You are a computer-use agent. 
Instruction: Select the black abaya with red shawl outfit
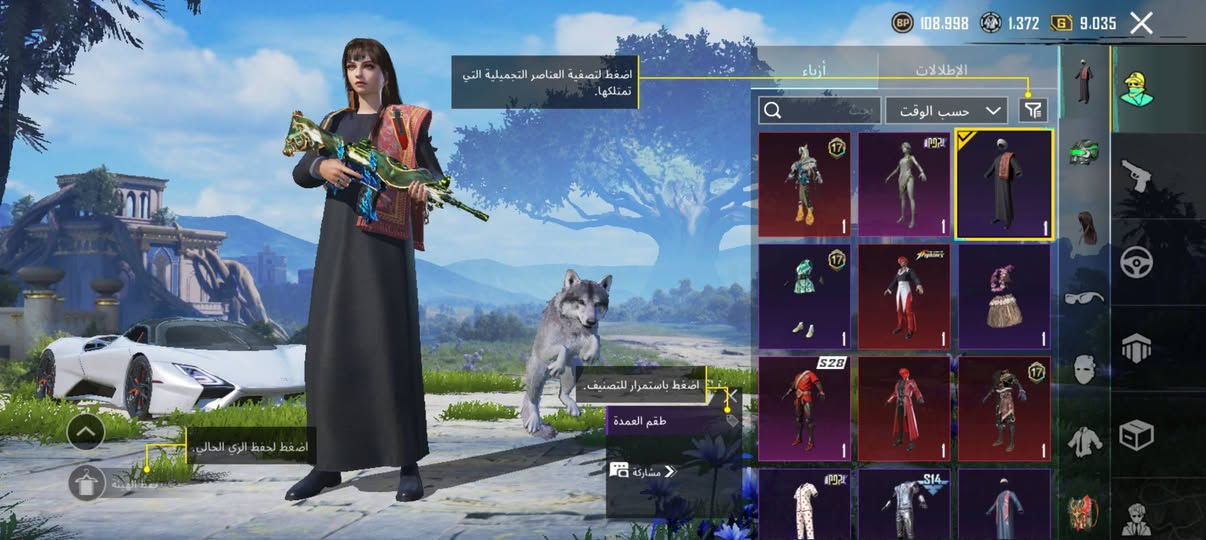[x=1004, y=185]
